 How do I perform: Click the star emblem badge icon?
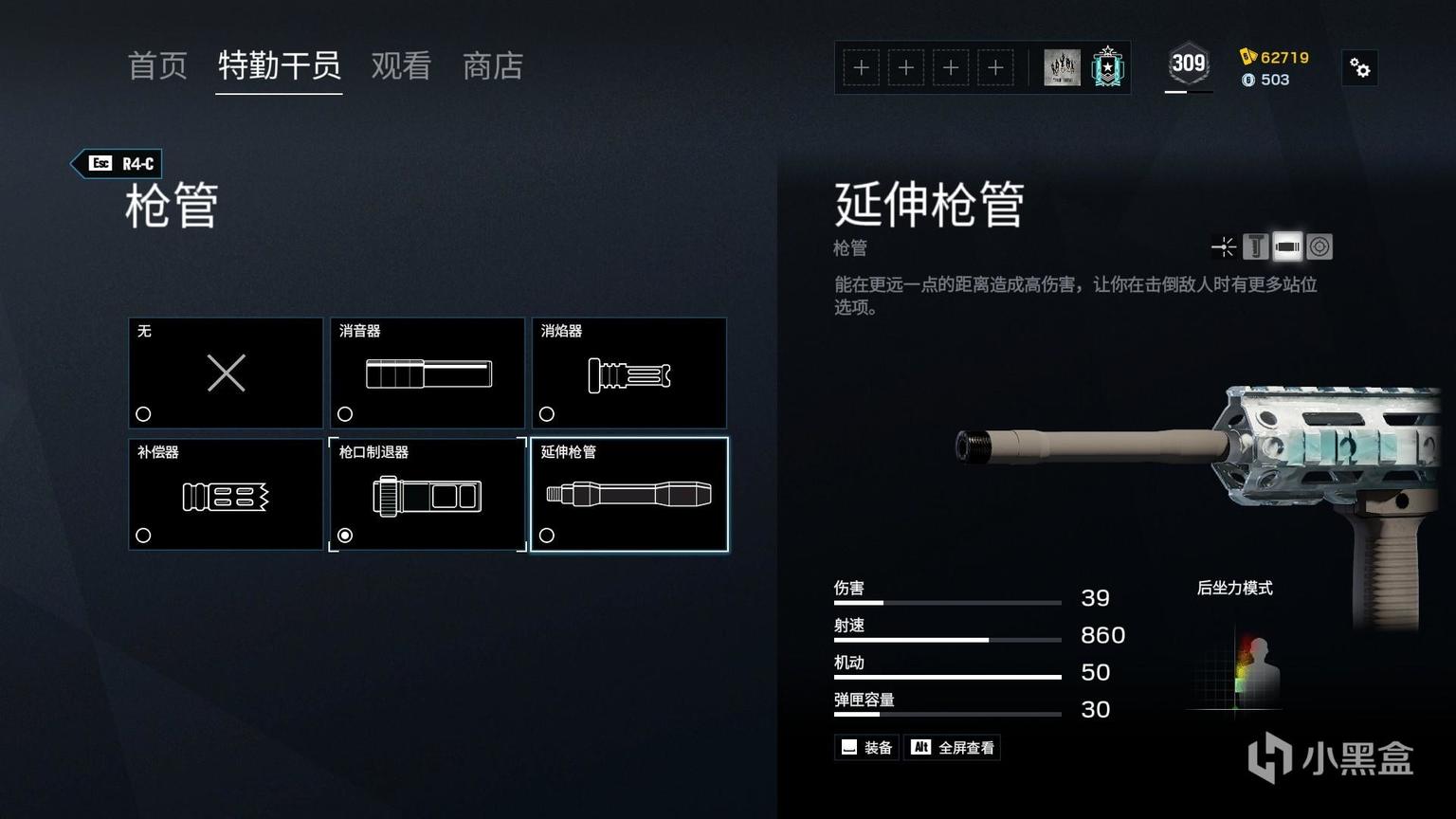point(1107,67)
